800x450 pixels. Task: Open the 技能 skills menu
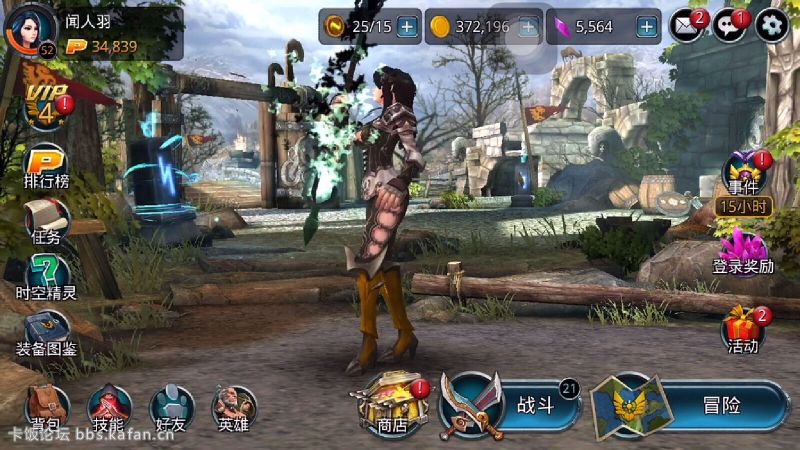click(x=109, y=408)
